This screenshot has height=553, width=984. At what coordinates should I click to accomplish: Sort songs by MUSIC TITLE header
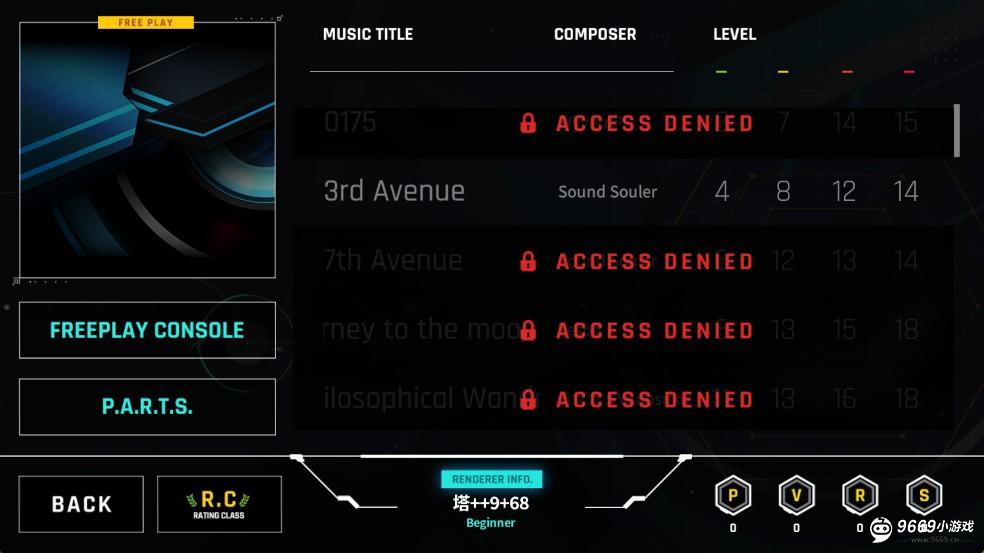click(368, 34)
